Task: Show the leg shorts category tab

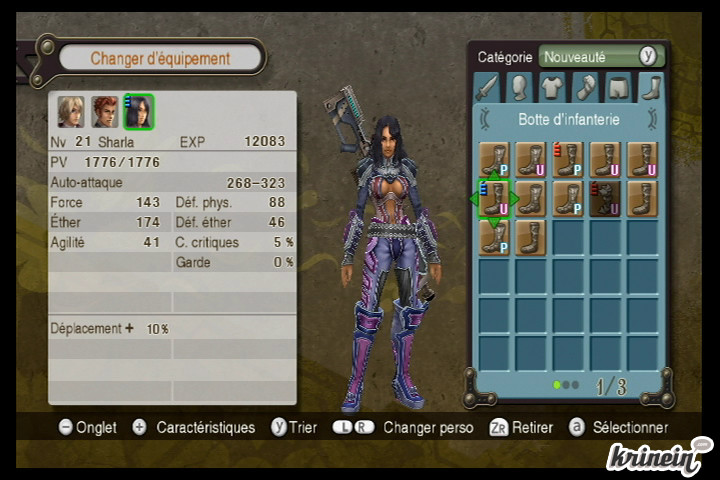Action: click(x=618, y=88)
